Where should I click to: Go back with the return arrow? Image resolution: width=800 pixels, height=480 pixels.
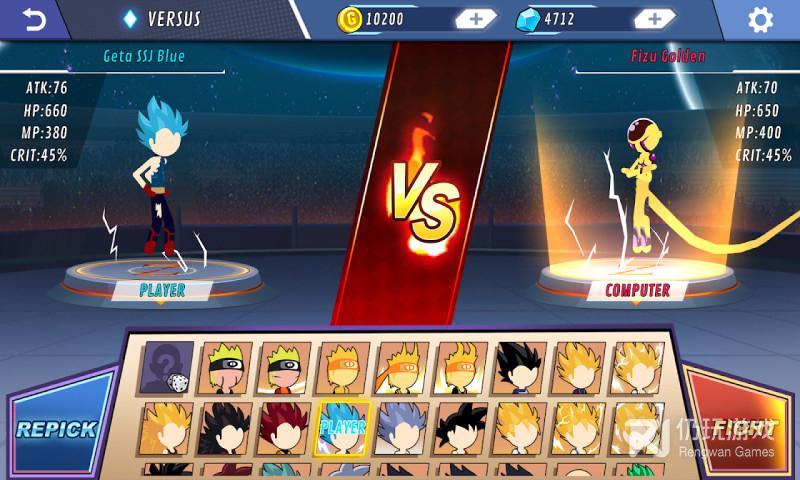pos(34,19)
